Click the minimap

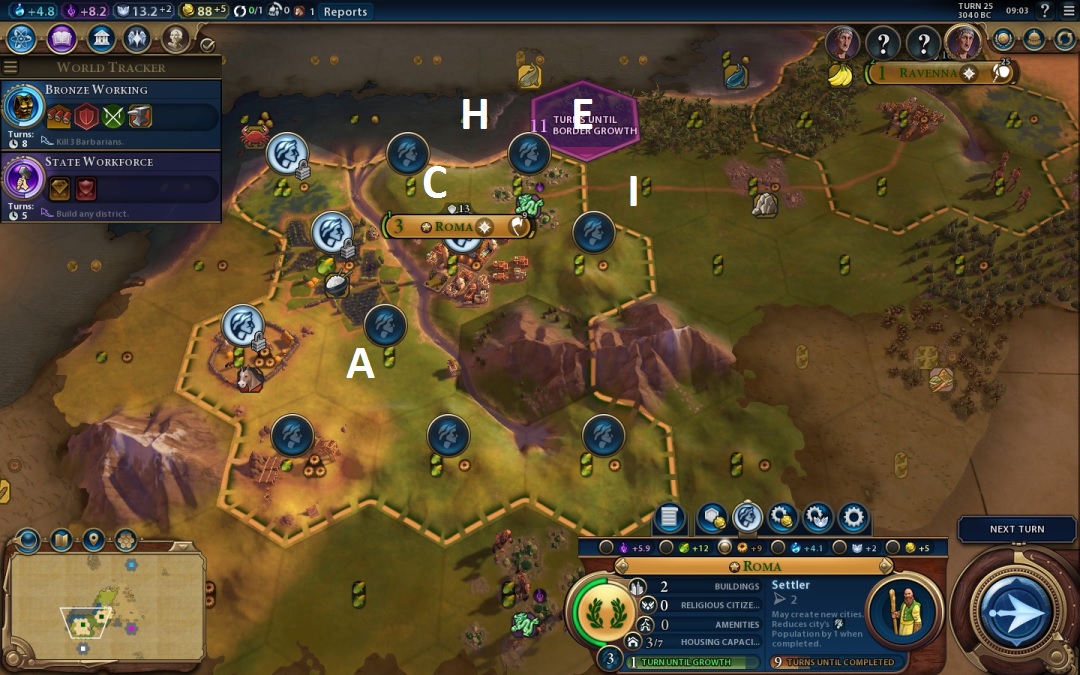pyautogui.click(x=105, y=600)
